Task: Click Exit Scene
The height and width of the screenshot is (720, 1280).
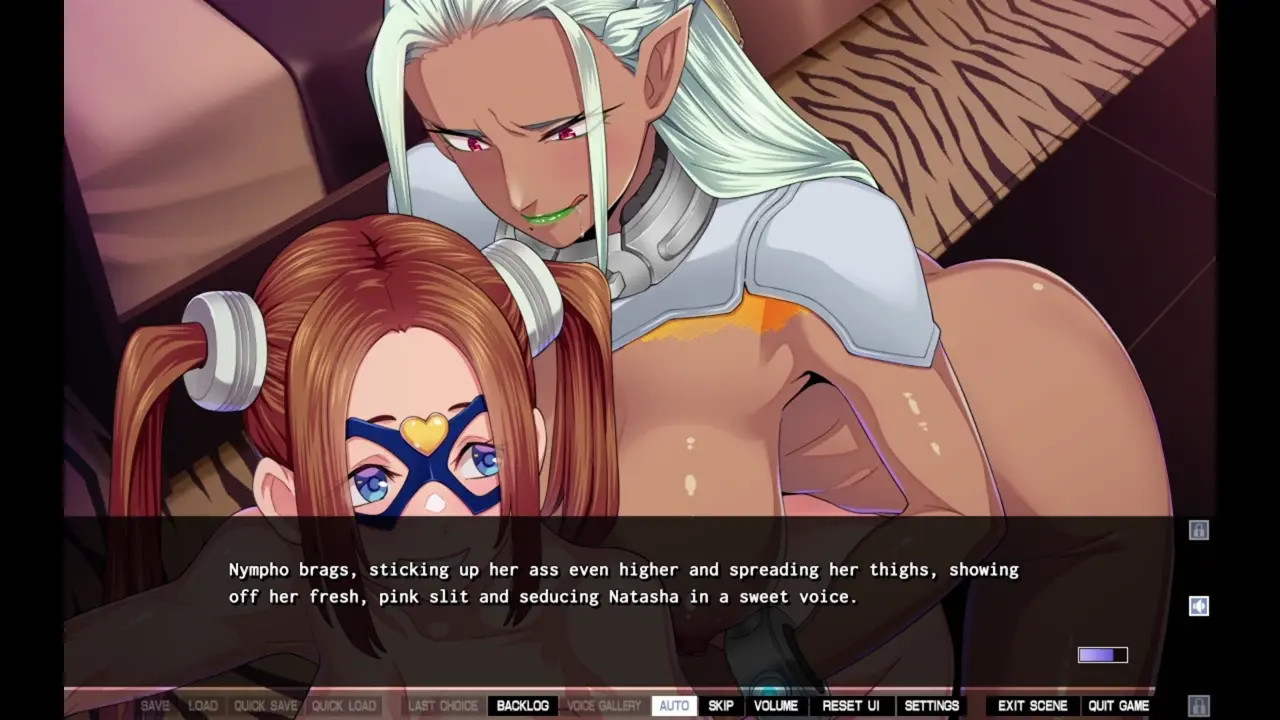Action: click(x=1032, y=706)
